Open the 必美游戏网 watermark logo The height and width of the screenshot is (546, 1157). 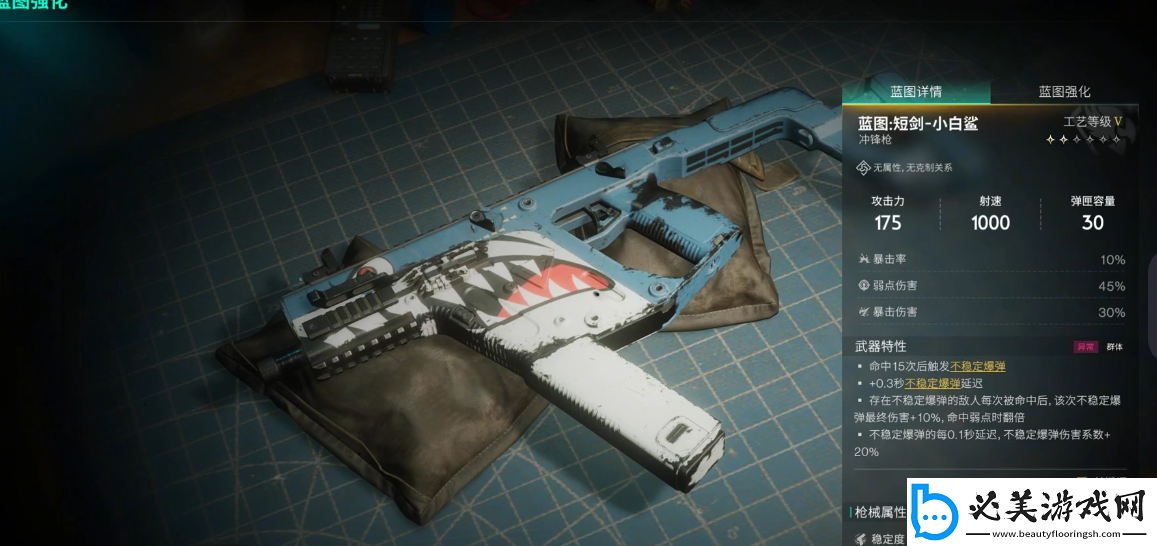coord(1030,514)
